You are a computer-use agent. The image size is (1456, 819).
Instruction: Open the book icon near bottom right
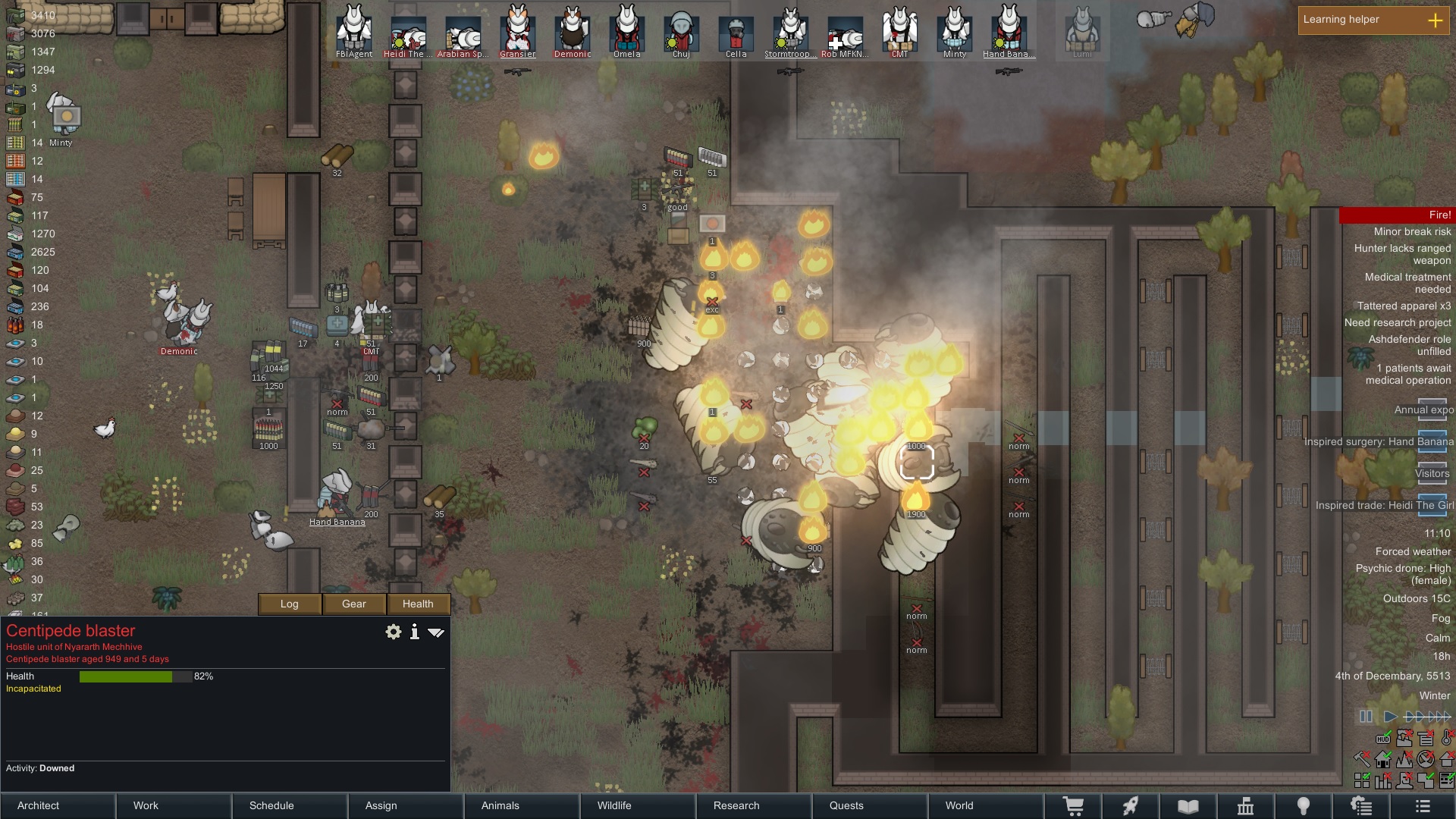[1188, 805]
